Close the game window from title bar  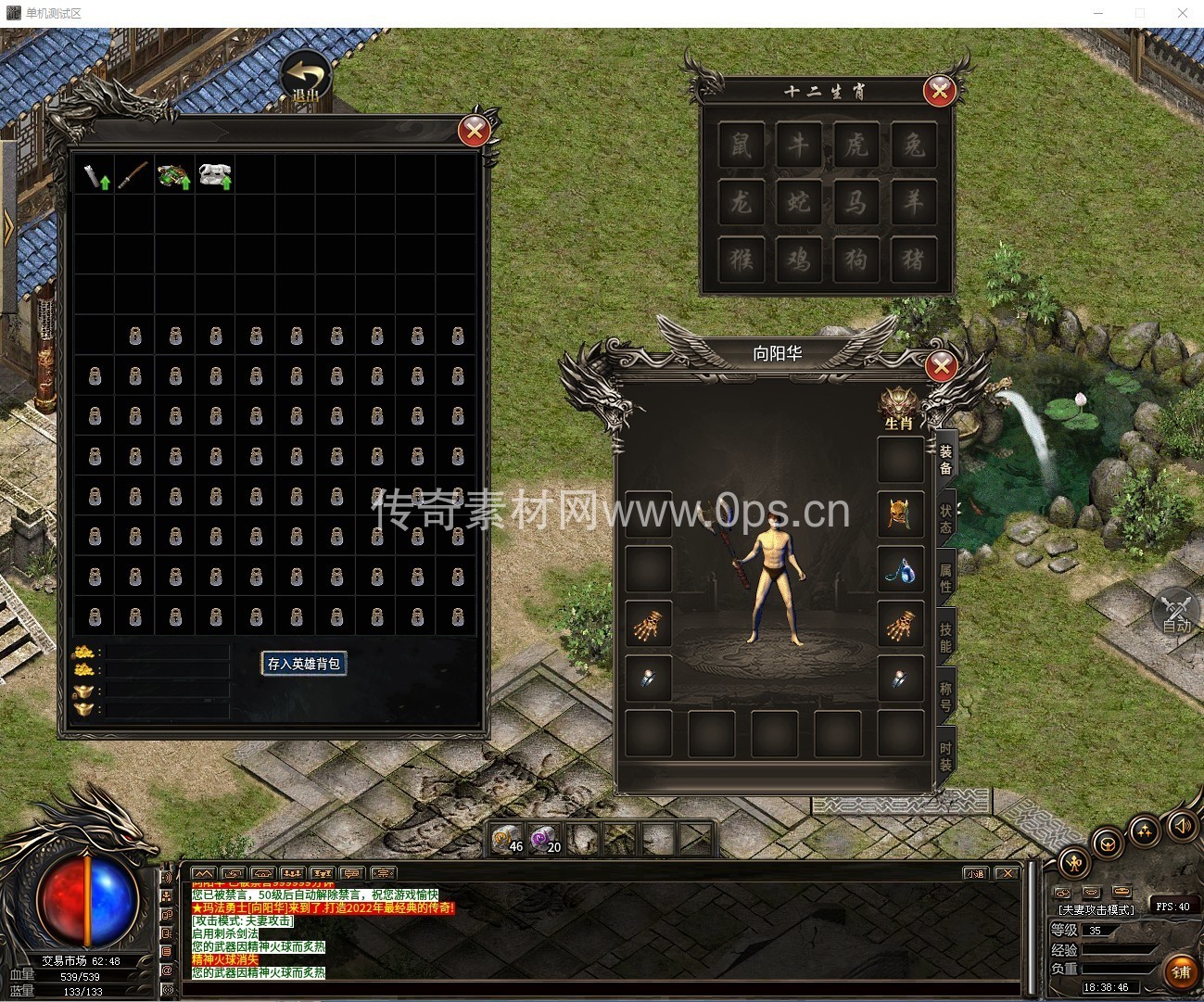[x=1183, y=13]
